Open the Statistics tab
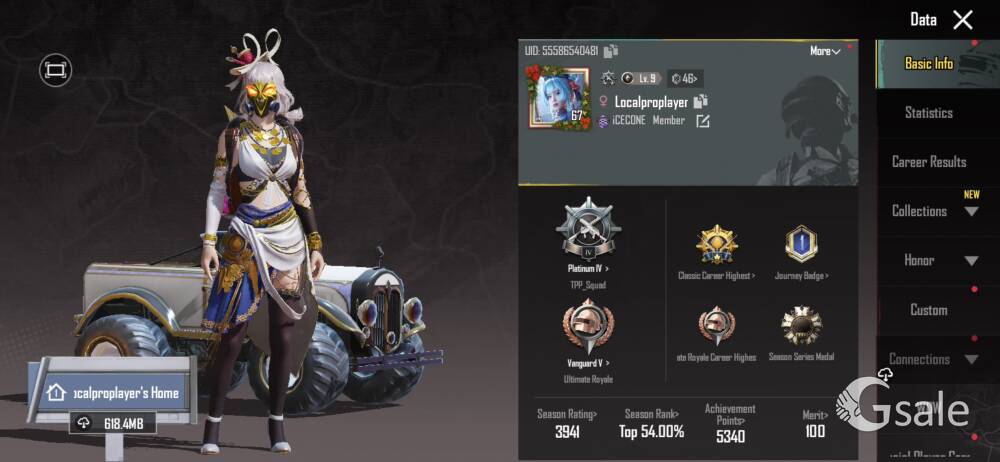This screenshot has width=1000, height=462. (x=929, y=113)
